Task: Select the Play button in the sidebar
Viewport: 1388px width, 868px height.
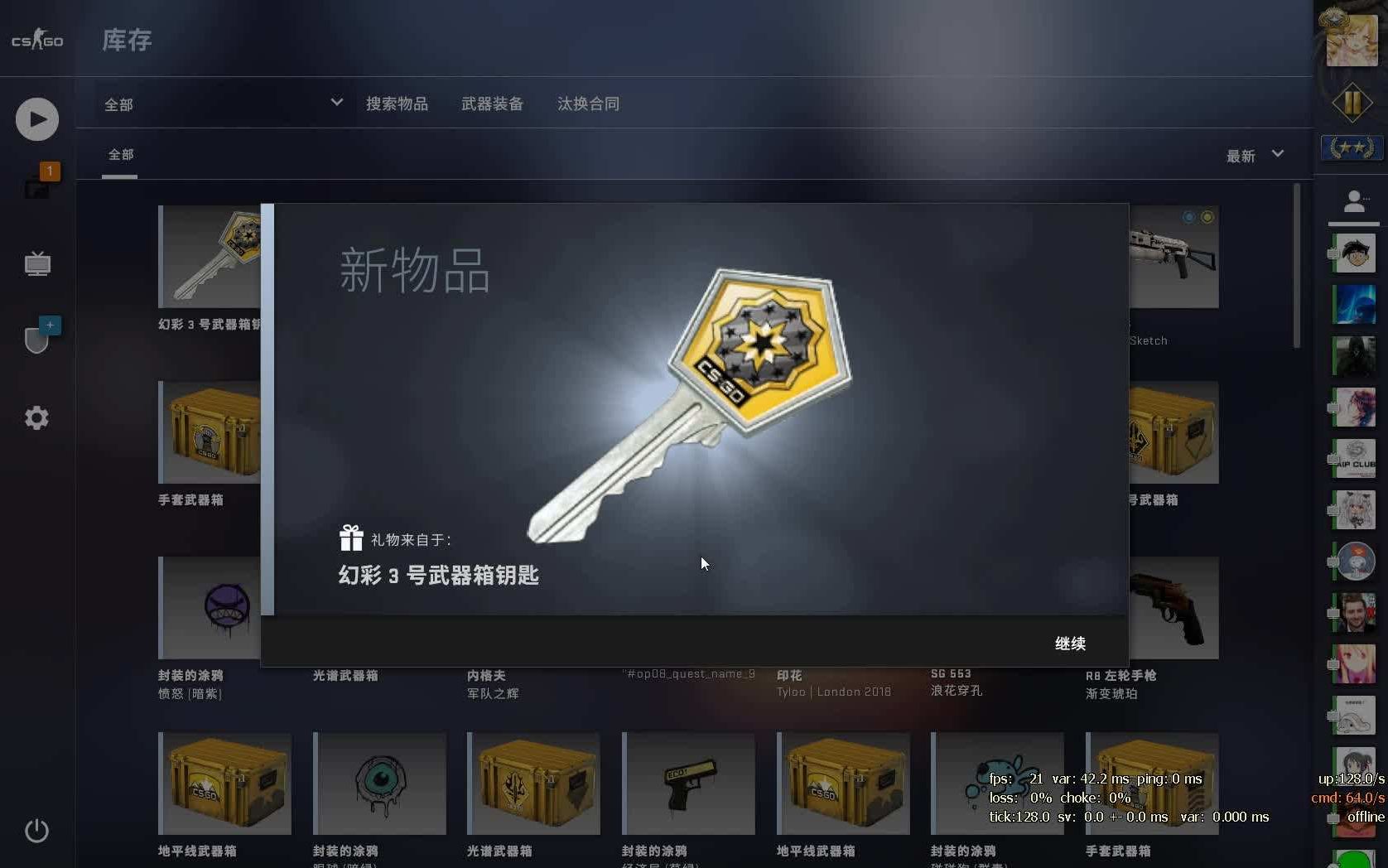Action: (36, 118)
